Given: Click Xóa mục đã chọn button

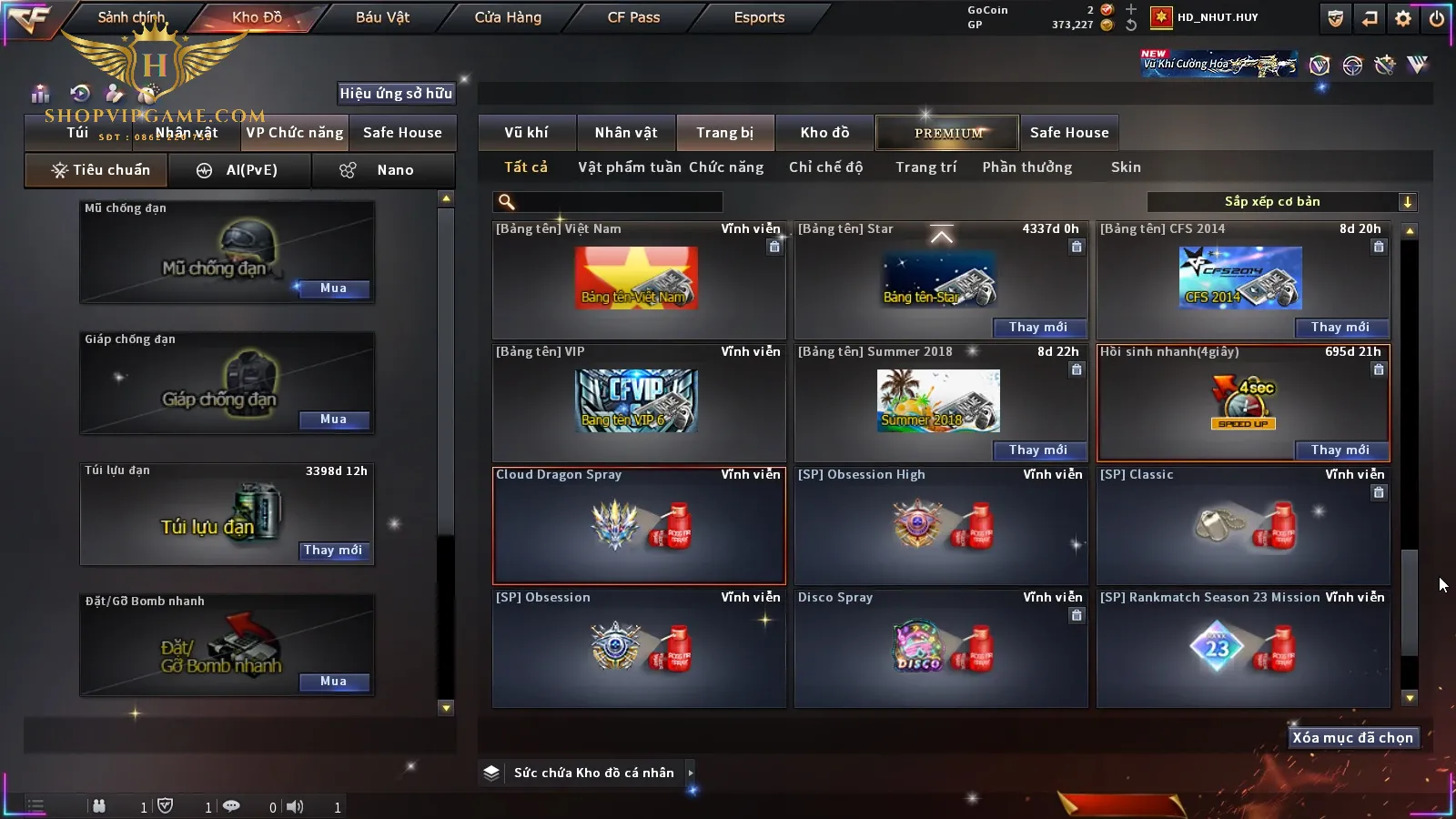Looking at the screenshot, I should click(x=1352, y=738).
